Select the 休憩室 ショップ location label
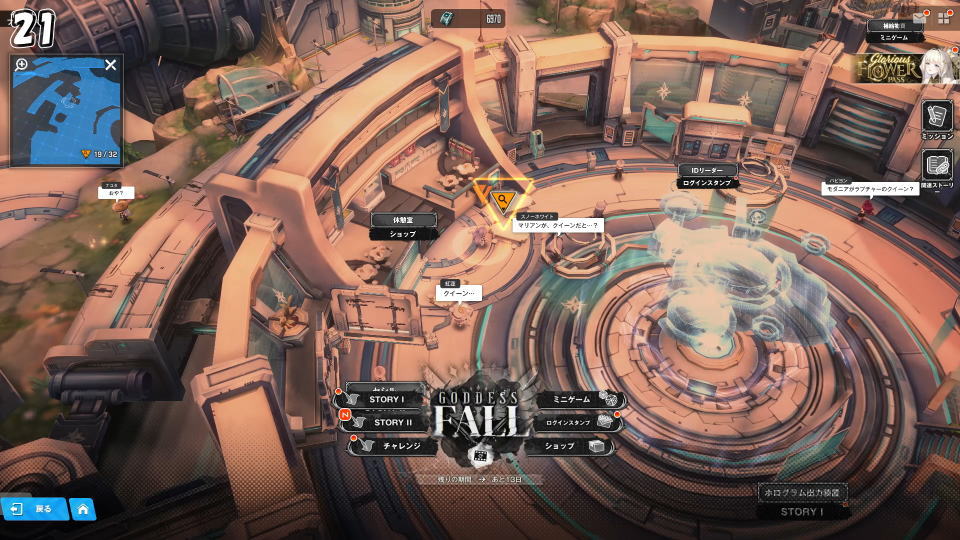Viewport: 960px width, 540px height. click(x=405, y=226)
